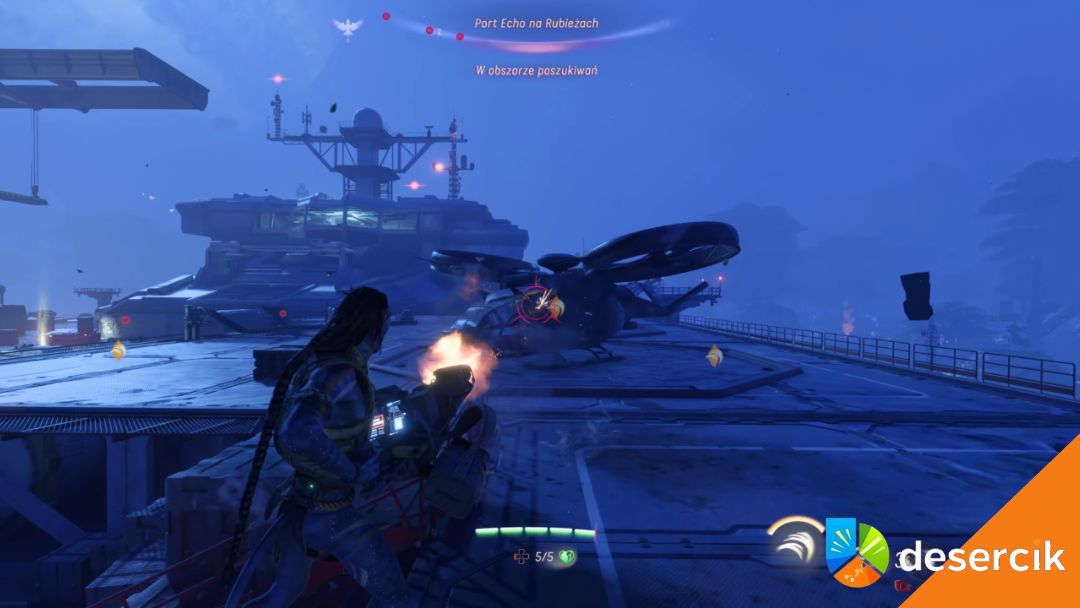Click the Port Echo na Rubieżach objective text
Viewport: 1080px width, 608px height.
537,22
